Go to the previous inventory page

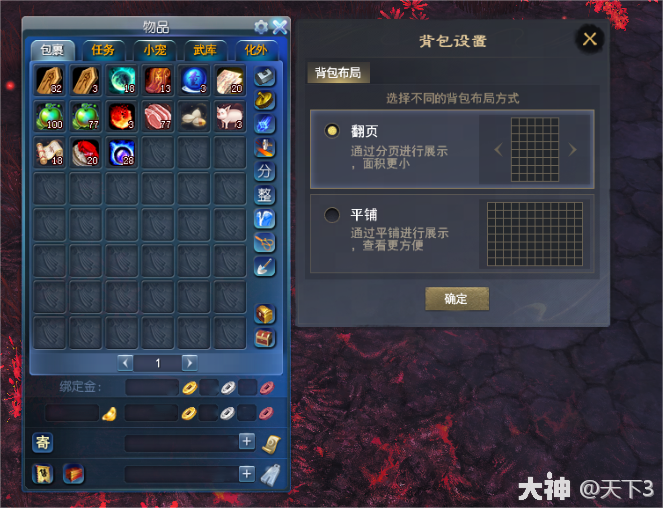point(125,362)
